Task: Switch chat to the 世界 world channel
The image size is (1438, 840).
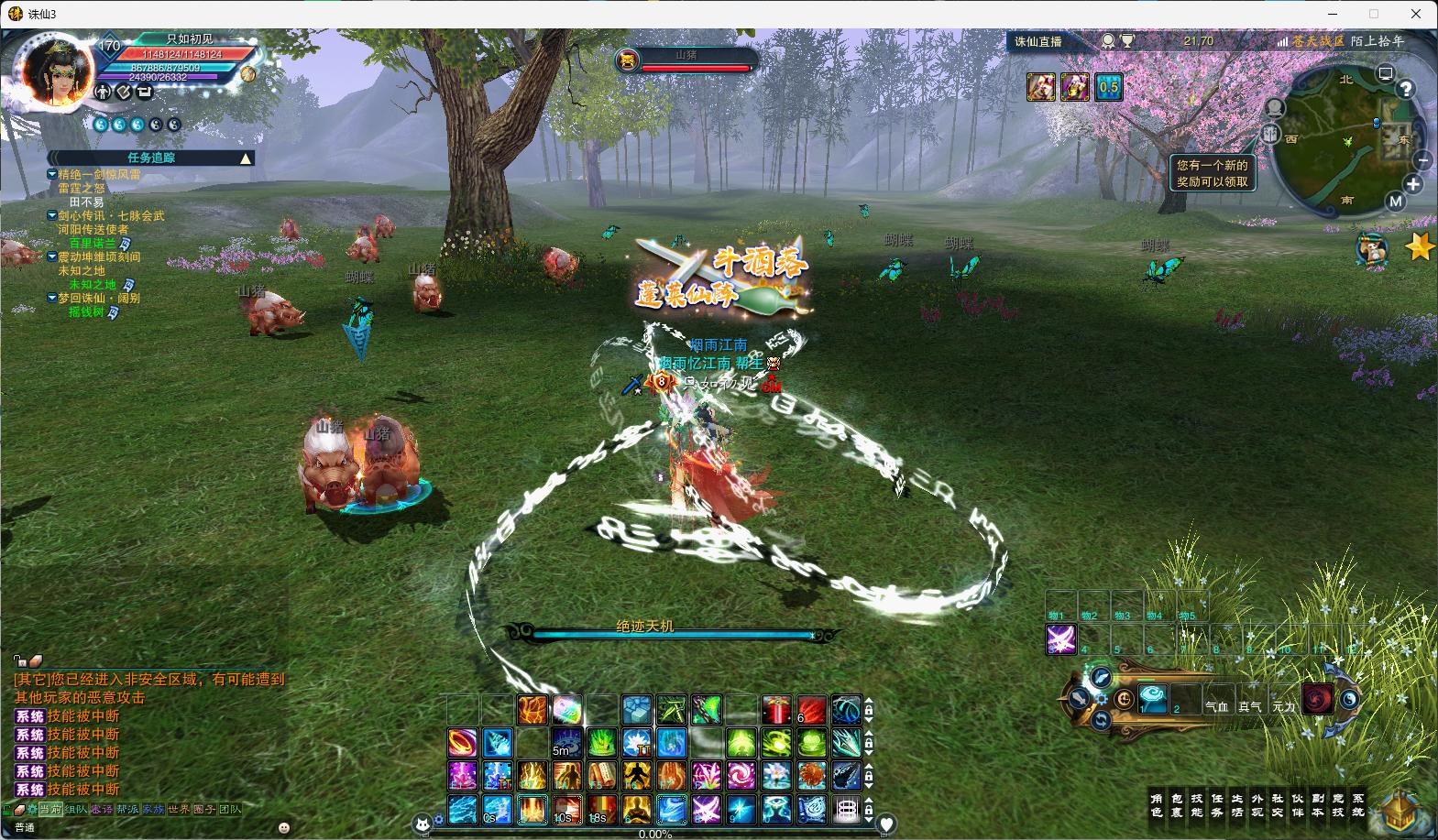Action: tap(178, 810)
